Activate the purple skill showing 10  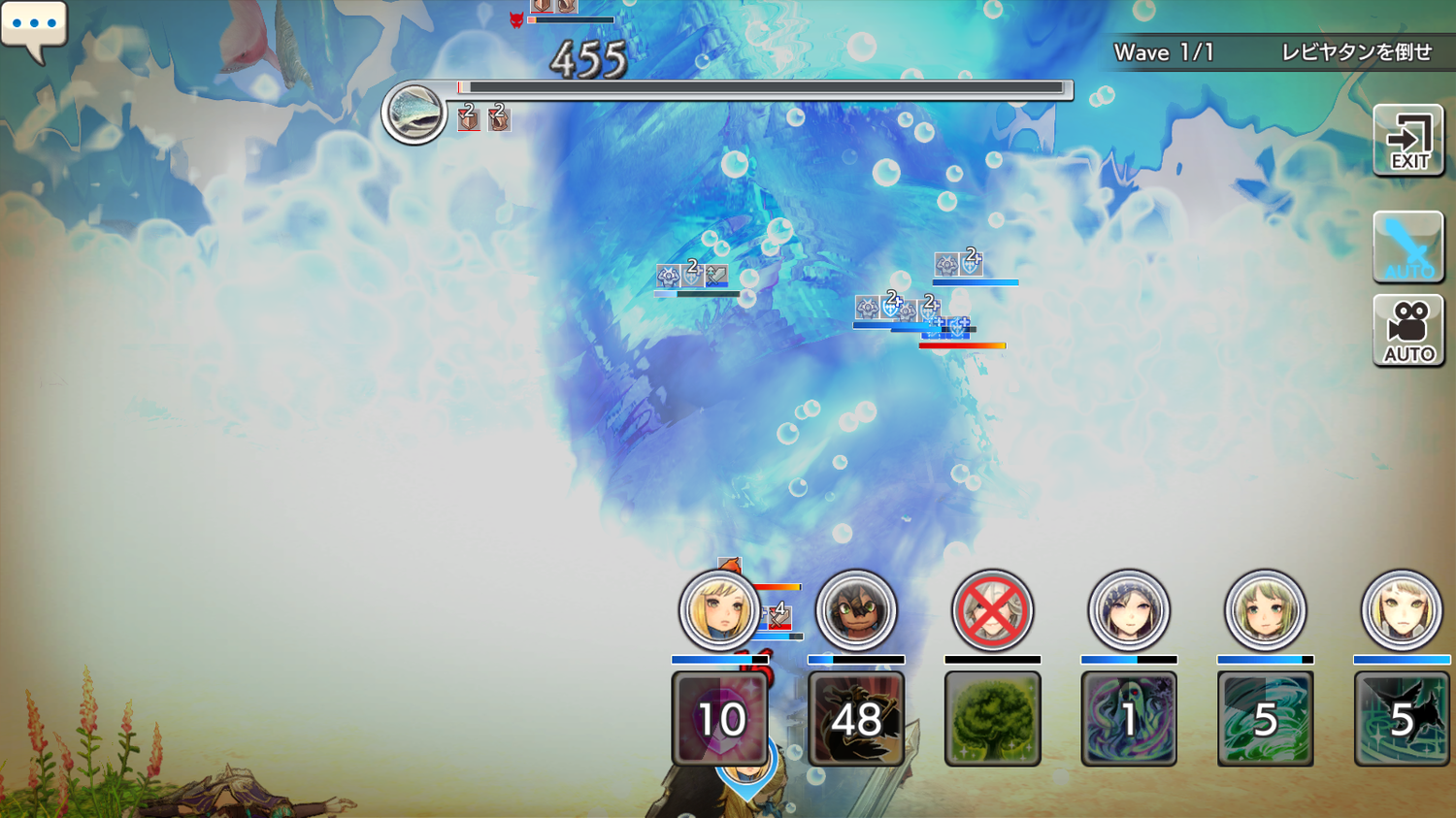720,718
